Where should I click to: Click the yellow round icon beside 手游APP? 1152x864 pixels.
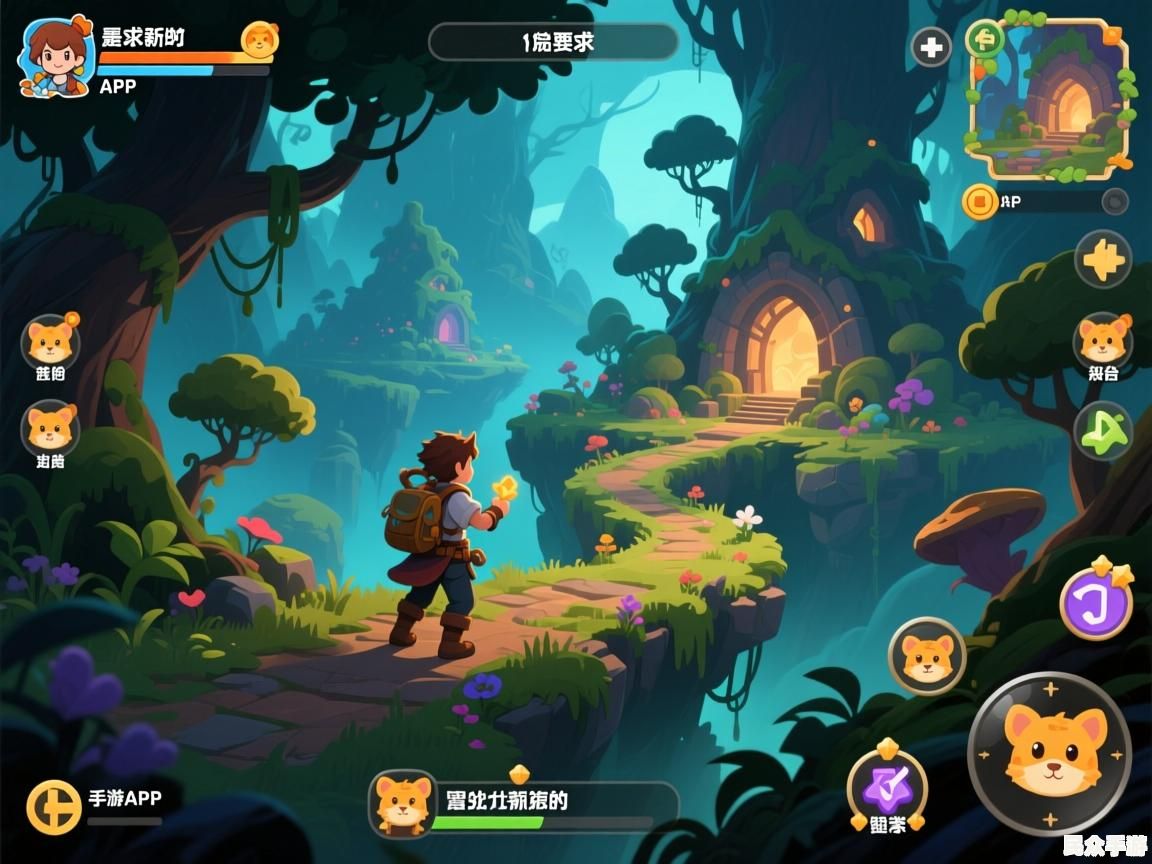click(x=54, y=806)
